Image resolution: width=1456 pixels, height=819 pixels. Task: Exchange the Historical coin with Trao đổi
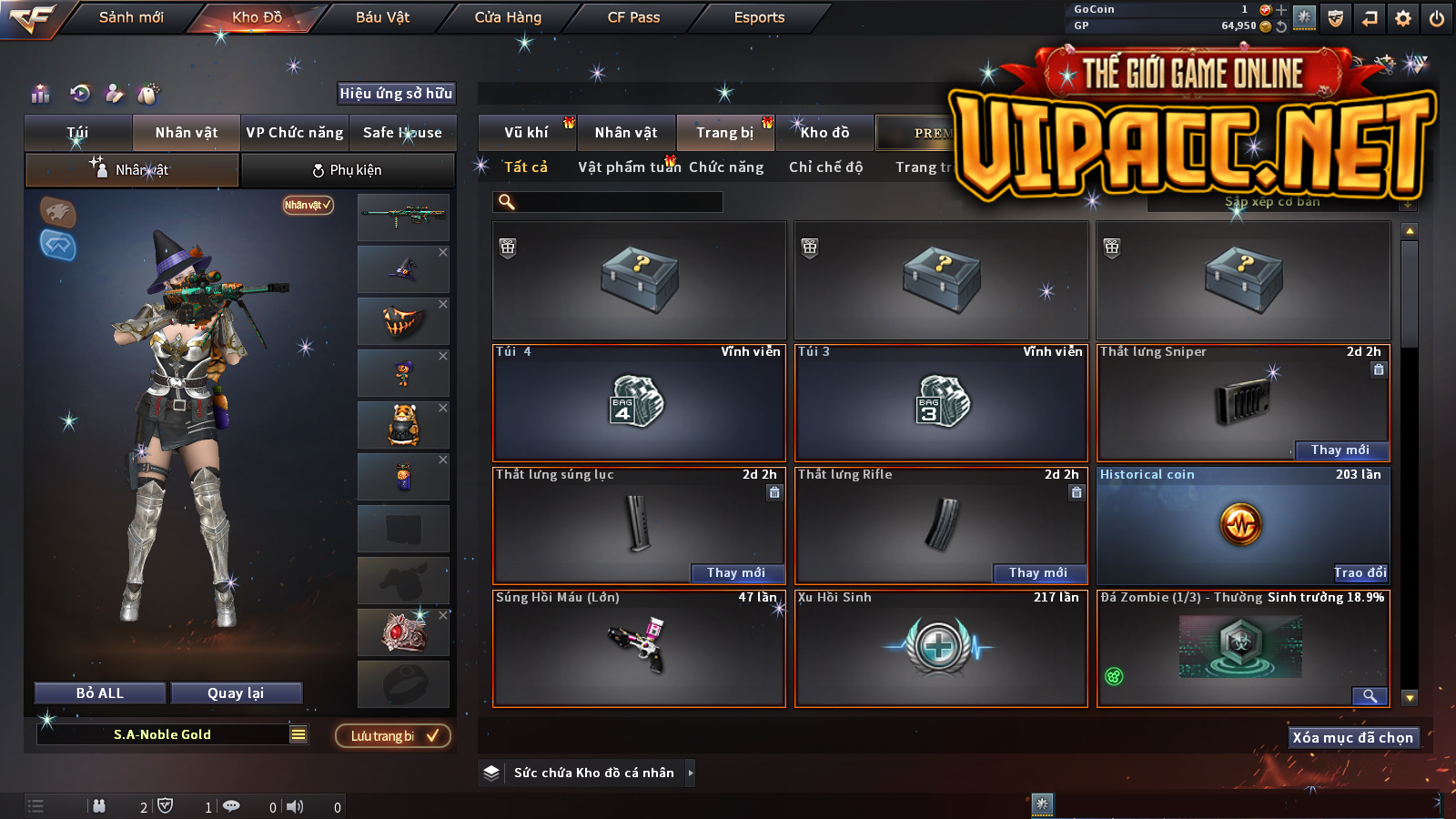point(1360,572)
